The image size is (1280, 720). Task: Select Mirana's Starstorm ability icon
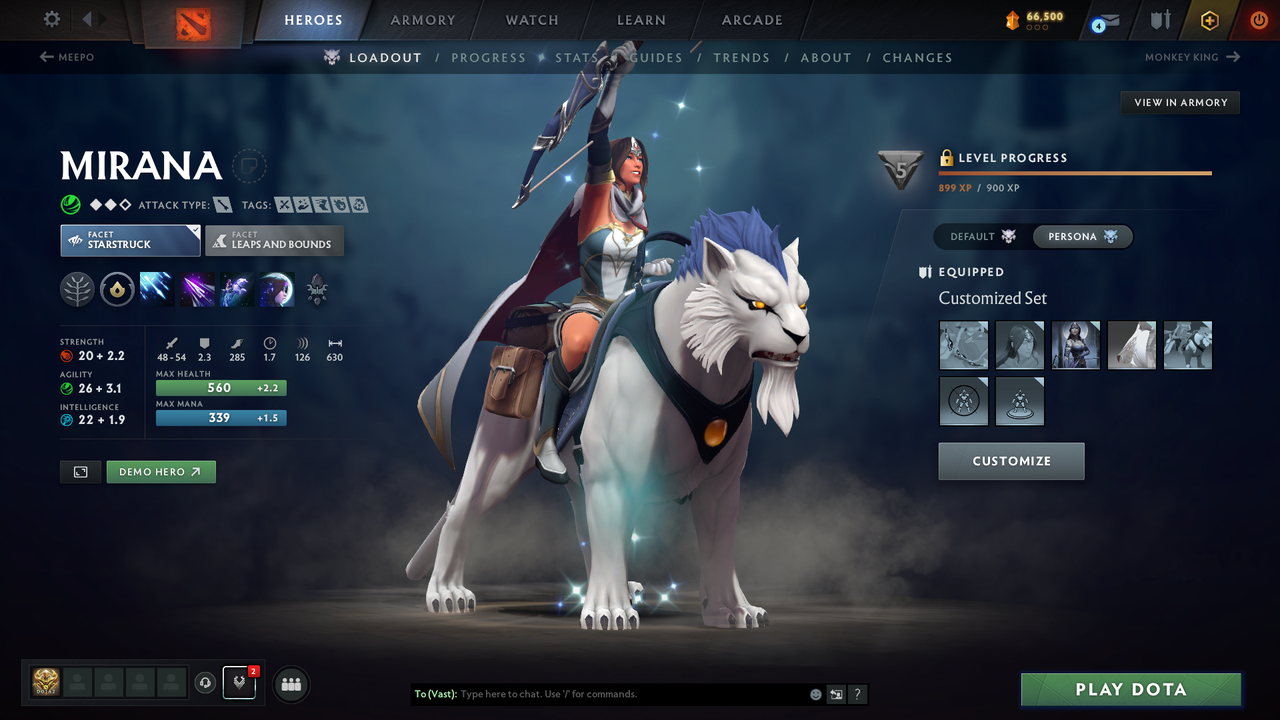156,289
